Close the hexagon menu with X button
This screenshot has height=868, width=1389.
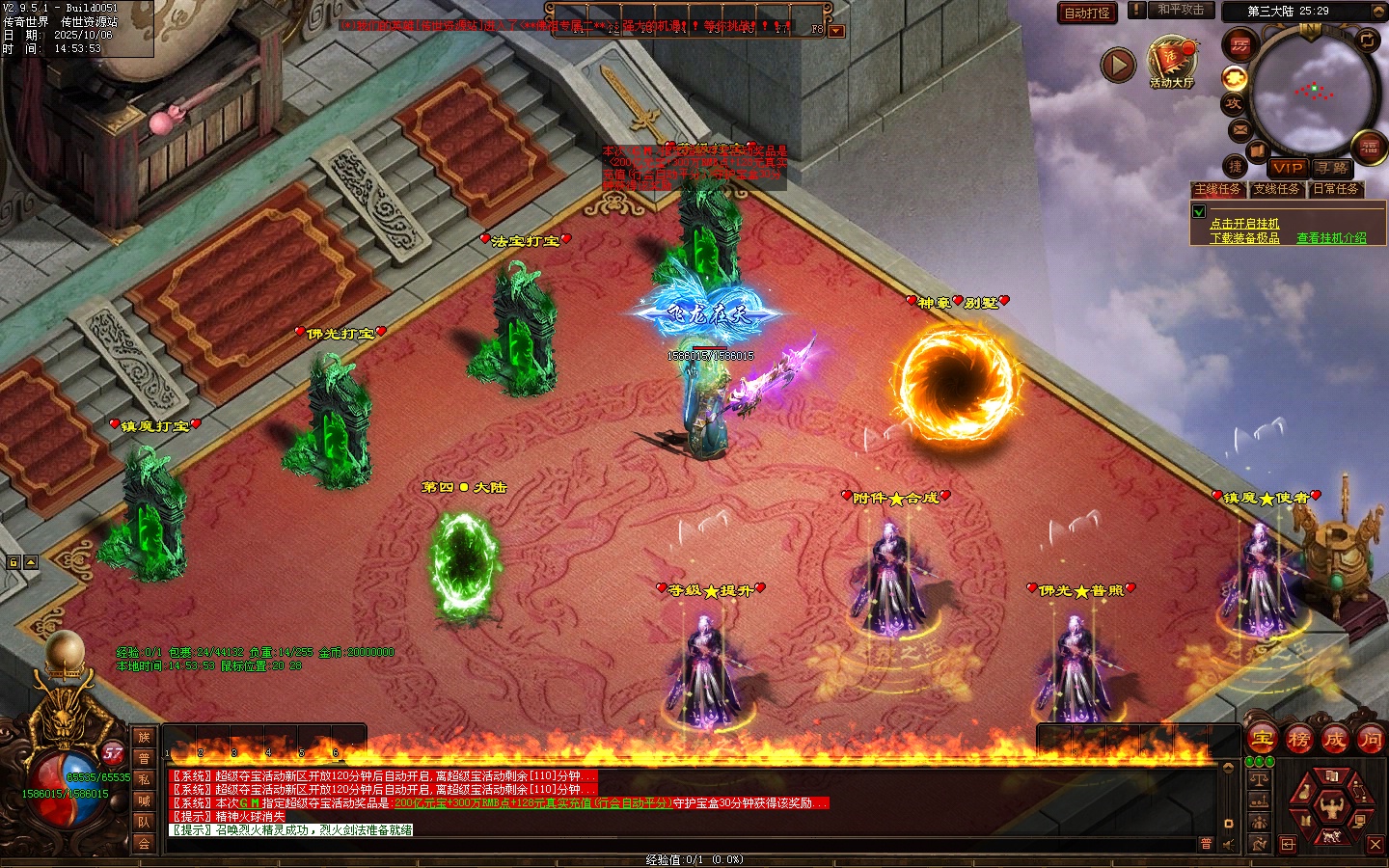click(1375, 845)
